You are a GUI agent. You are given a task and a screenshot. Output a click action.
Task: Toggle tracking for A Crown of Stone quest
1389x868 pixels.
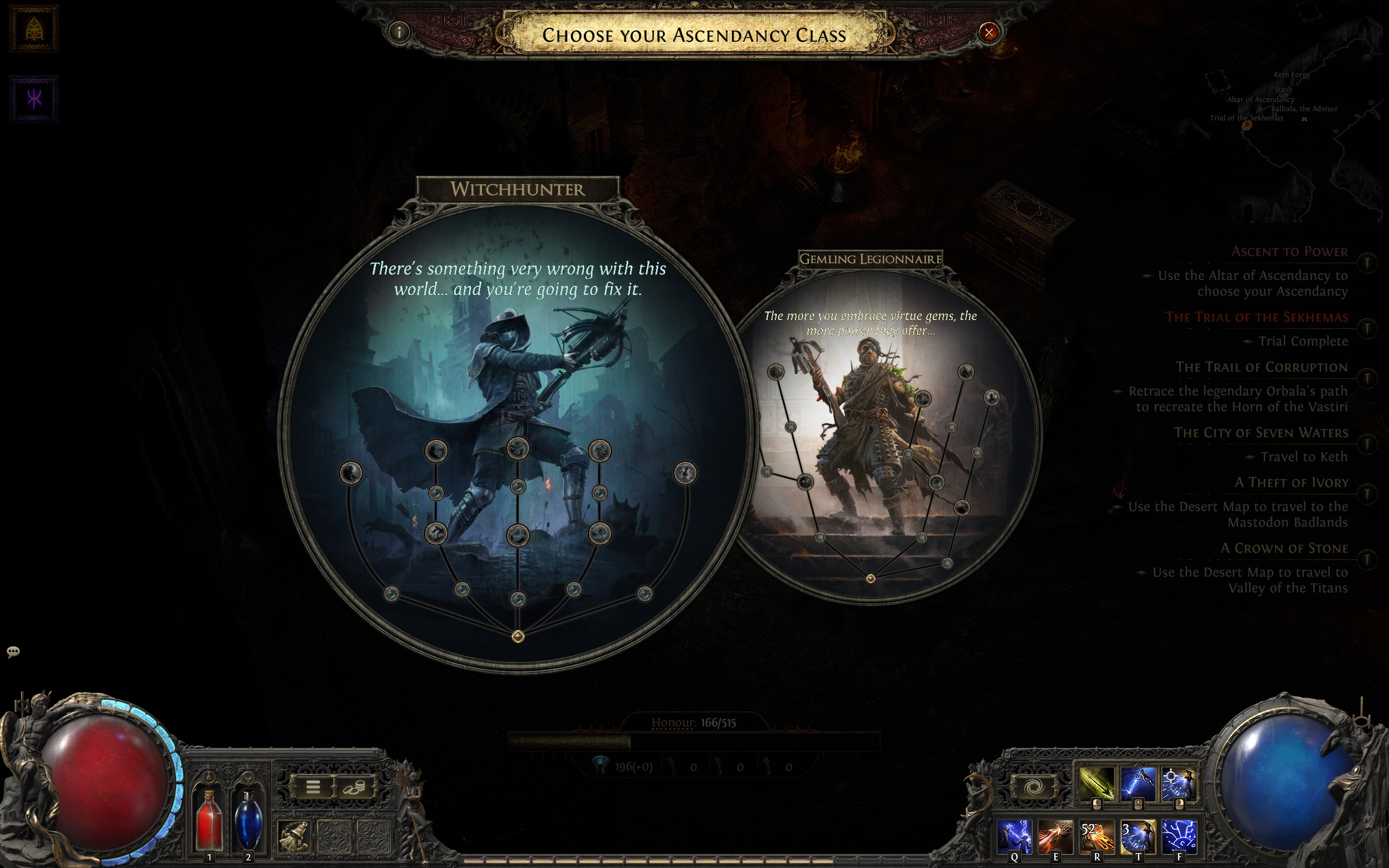pos(1367,559)
